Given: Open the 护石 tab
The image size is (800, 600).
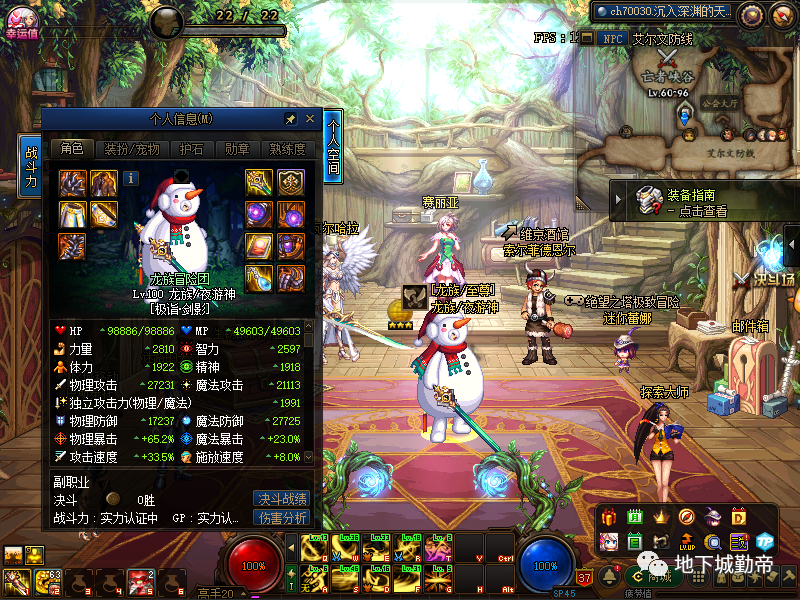Looking at the screenshot, I should click(189, 149).
